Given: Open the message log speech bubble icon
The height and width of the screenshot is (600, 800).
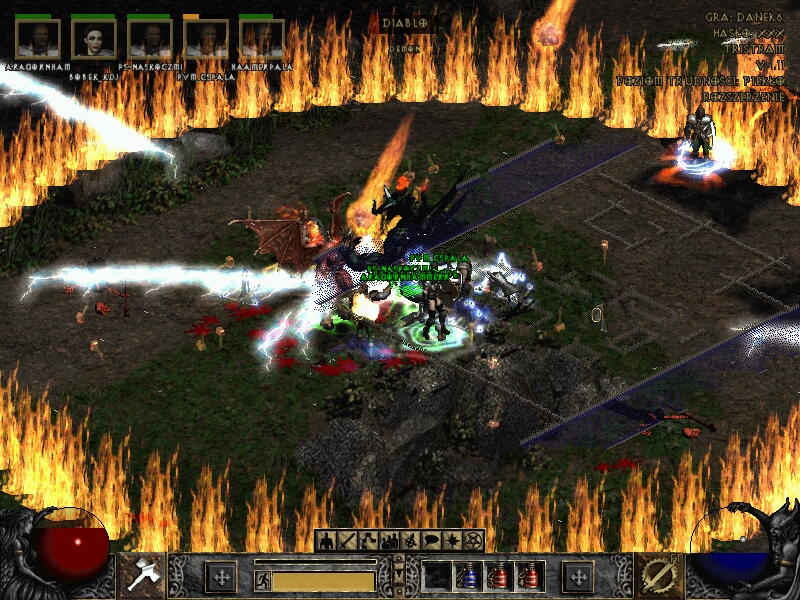Looking at the screenshot, I should [x=431, y=541].
